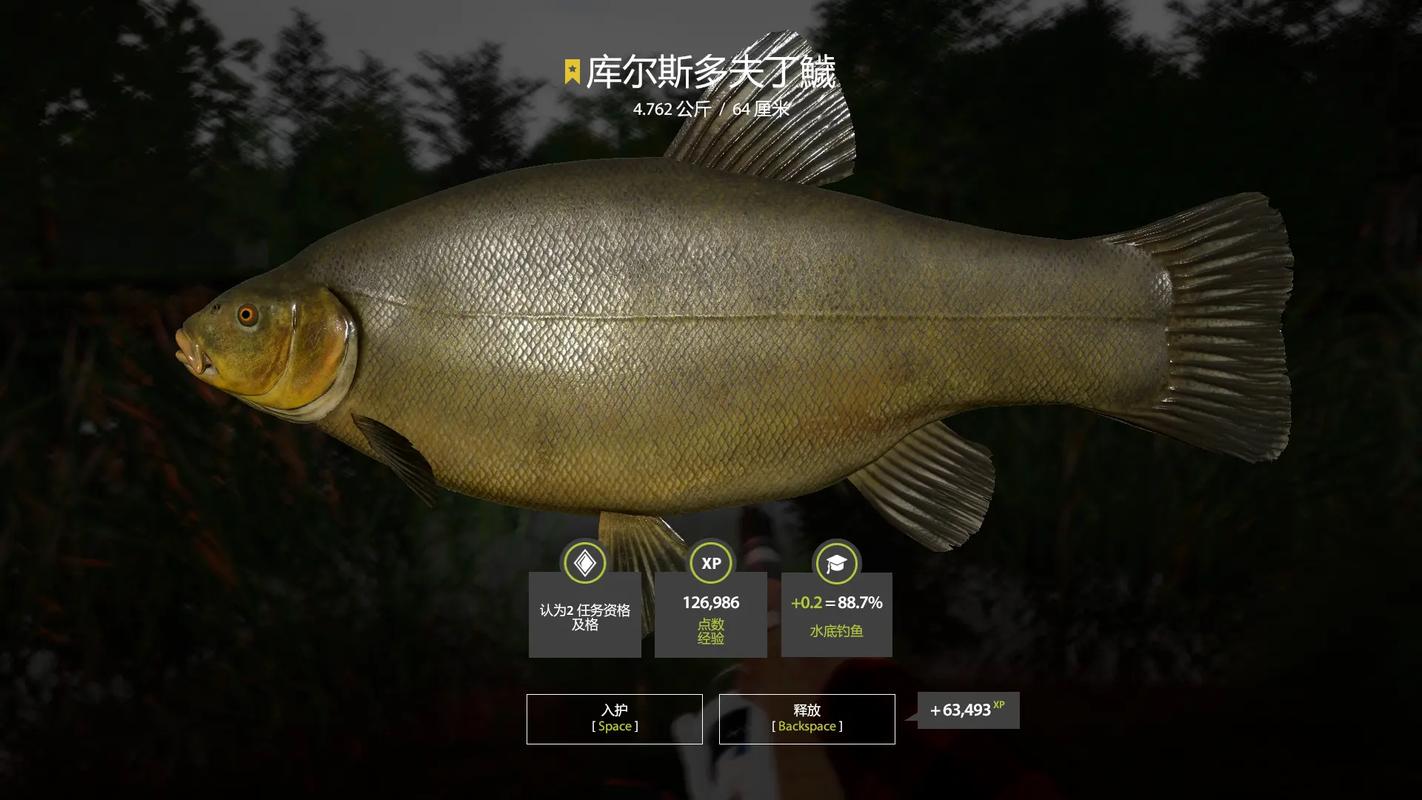The height and width of the screenshot is (800, 1422).
Task: Open the quest eligibility info tile
Action: tap(585, 614)
